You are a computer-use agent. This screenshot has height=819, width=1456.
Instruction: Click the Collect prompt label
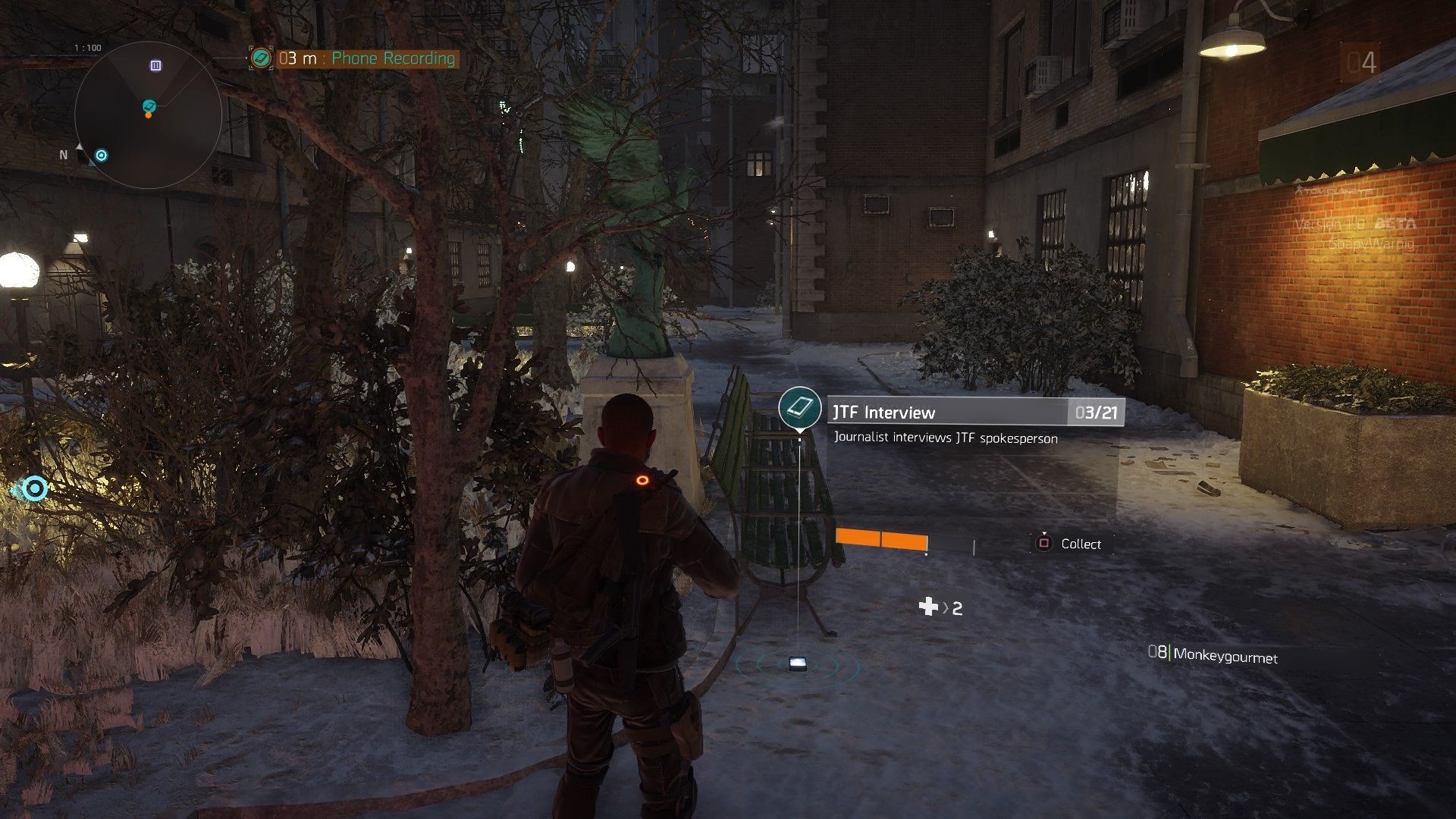tap(1080, 544)
